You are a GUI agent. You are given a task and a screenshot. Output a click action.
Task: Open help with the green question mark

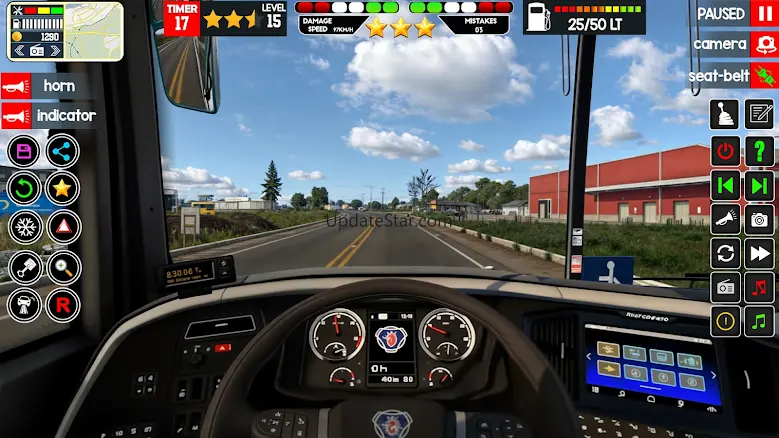(761, 151)
